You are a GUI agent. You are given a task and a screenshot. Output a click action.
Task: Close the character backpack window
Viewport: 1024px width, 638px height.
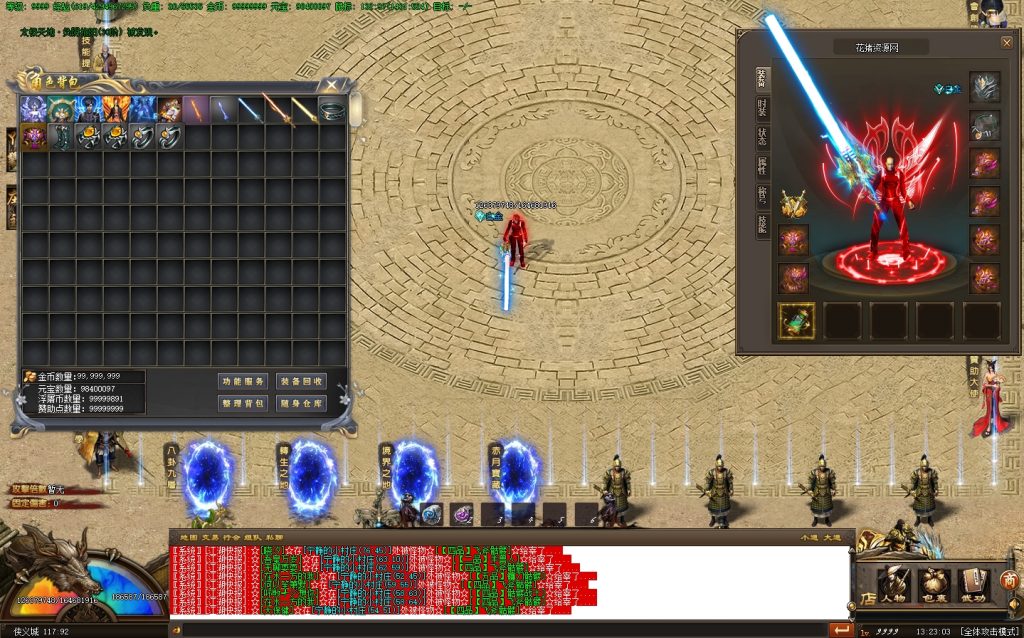[x=332, y=85]
